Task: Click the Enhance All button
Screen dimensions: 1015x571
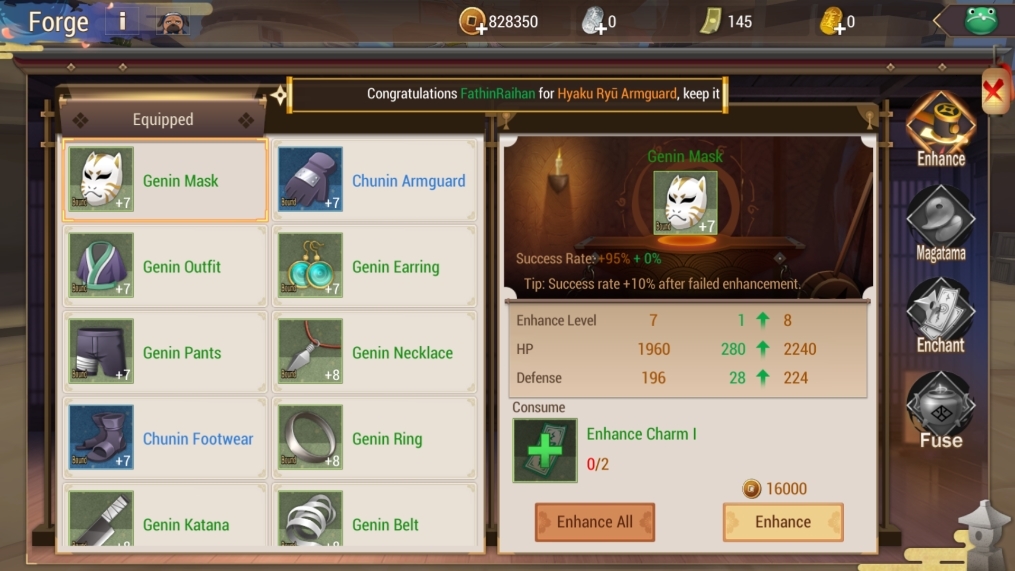Action: (x=594, y=522)
